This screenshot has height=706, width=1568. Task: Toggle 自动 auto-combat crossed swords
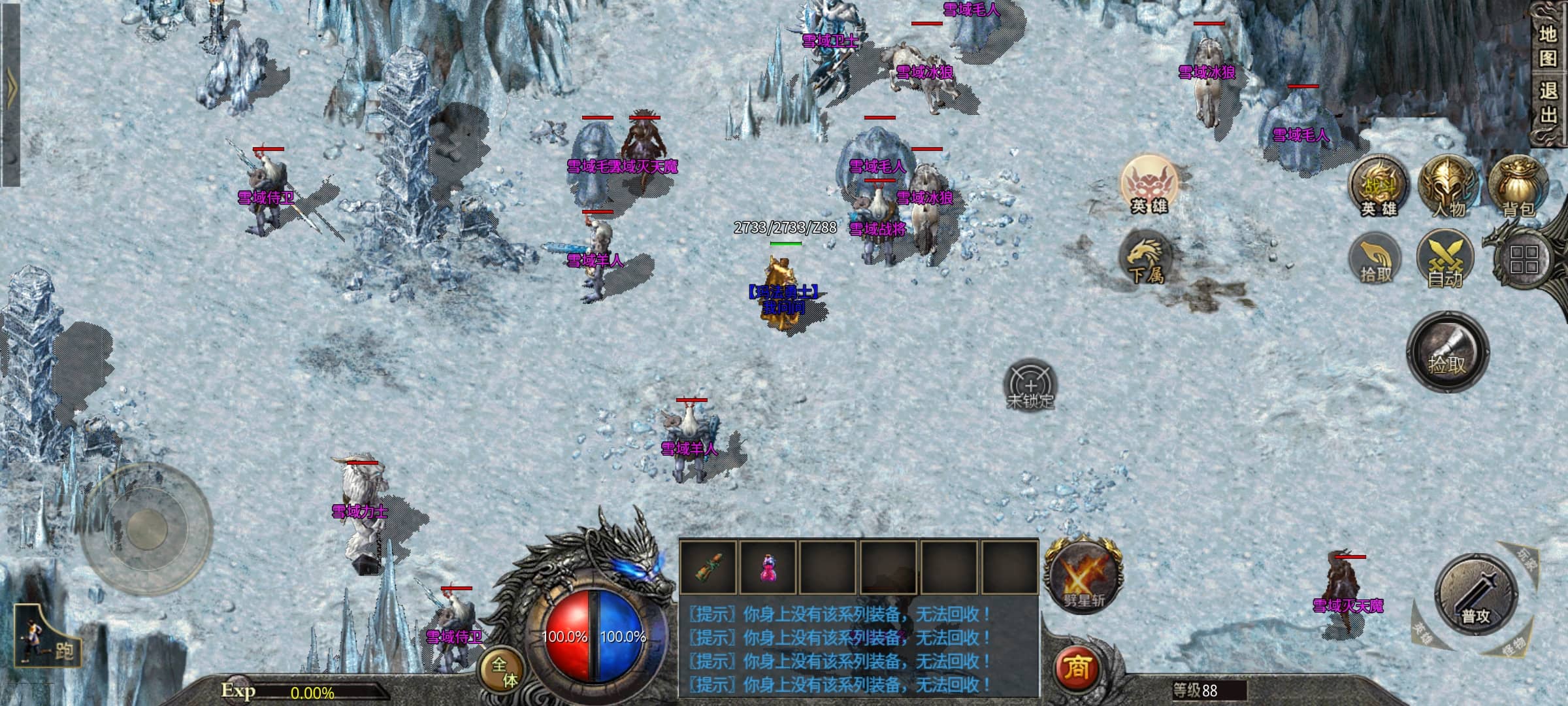click(1445, 260)
